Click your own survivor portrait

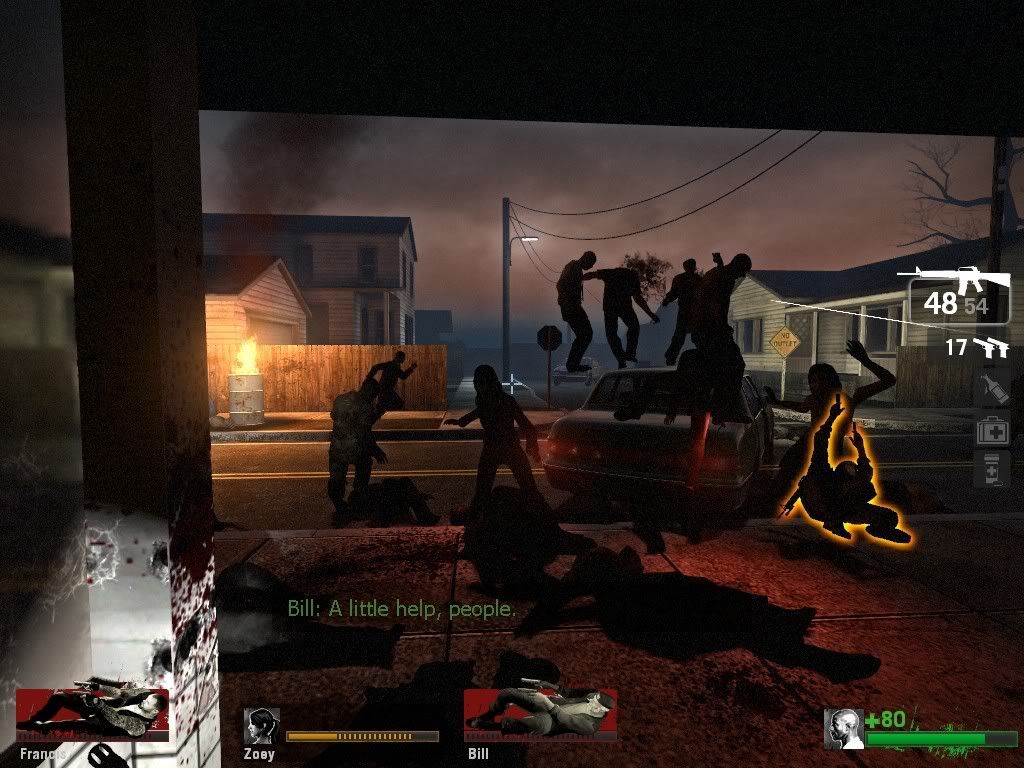click(843, 728)
